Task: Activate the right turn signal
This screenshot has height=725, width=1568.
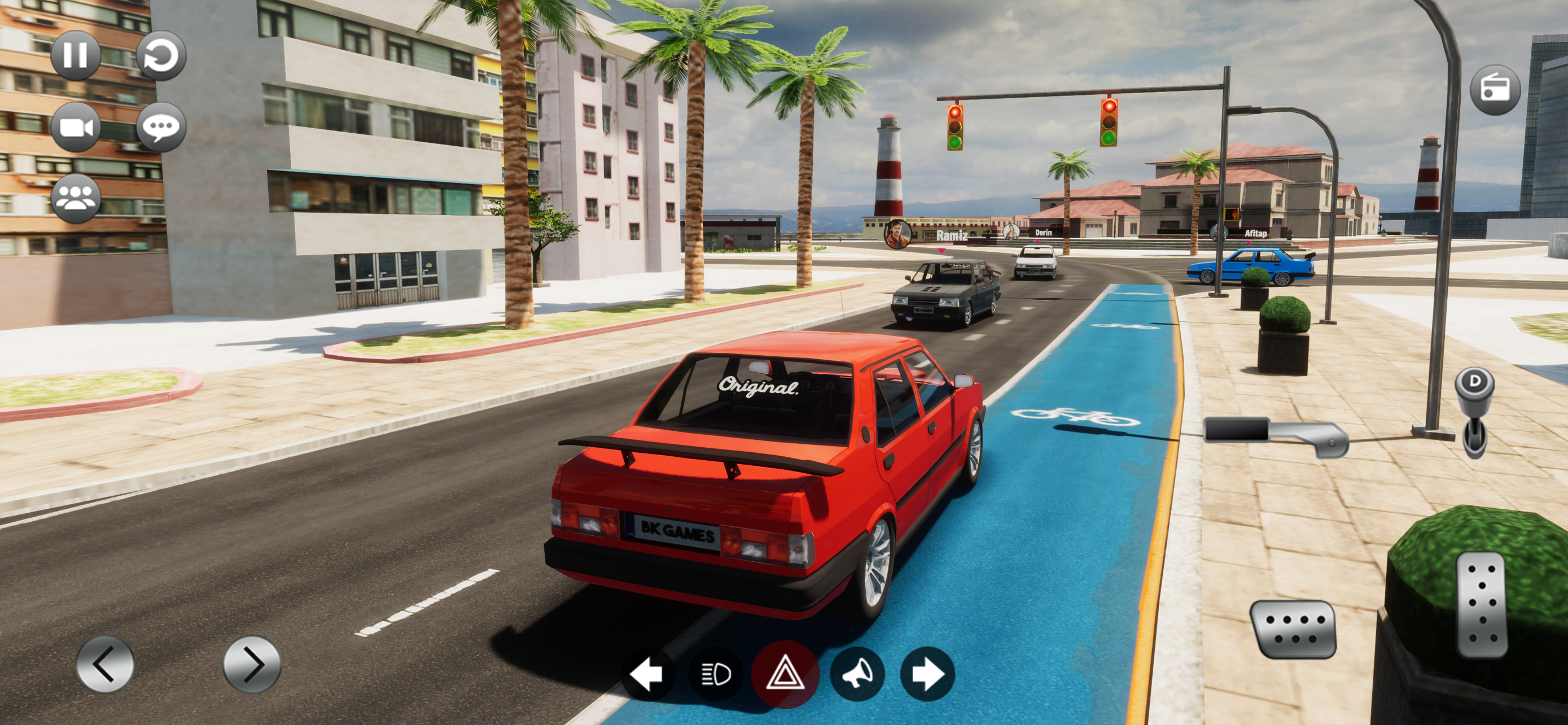Action: [x=927, y=674]
